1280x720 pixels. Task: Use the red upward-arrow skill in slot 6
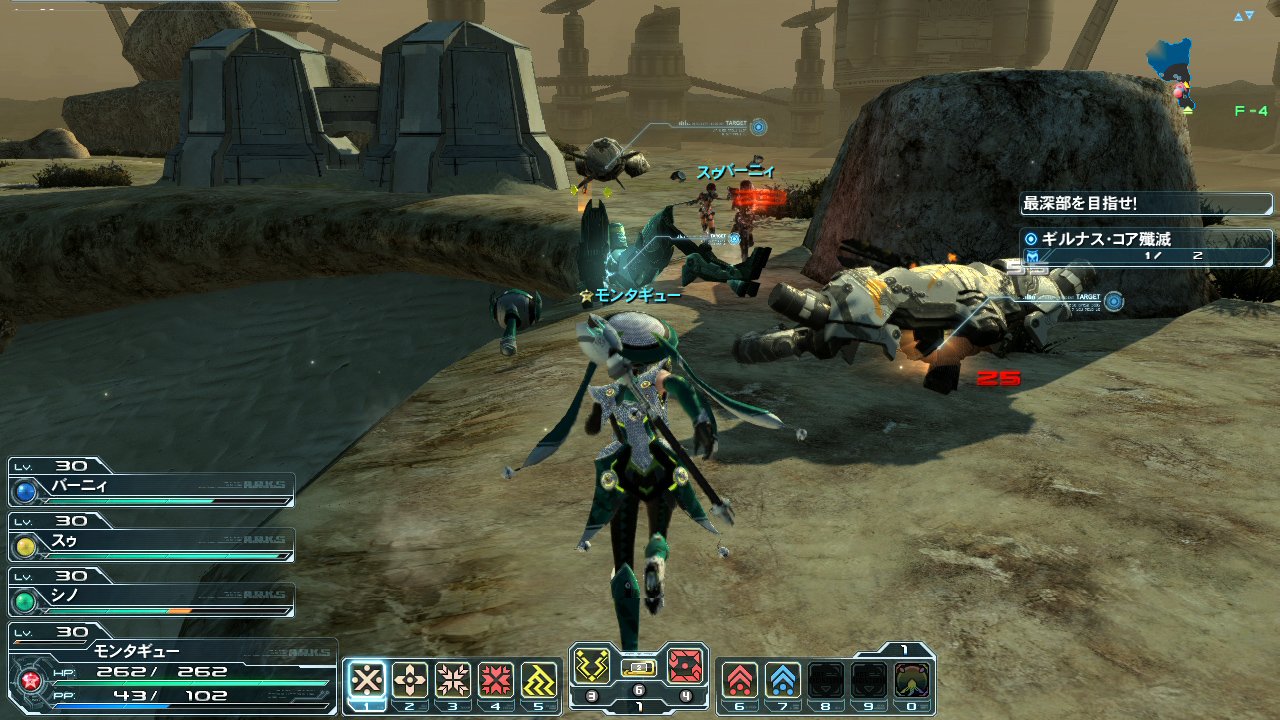point(740,680)
